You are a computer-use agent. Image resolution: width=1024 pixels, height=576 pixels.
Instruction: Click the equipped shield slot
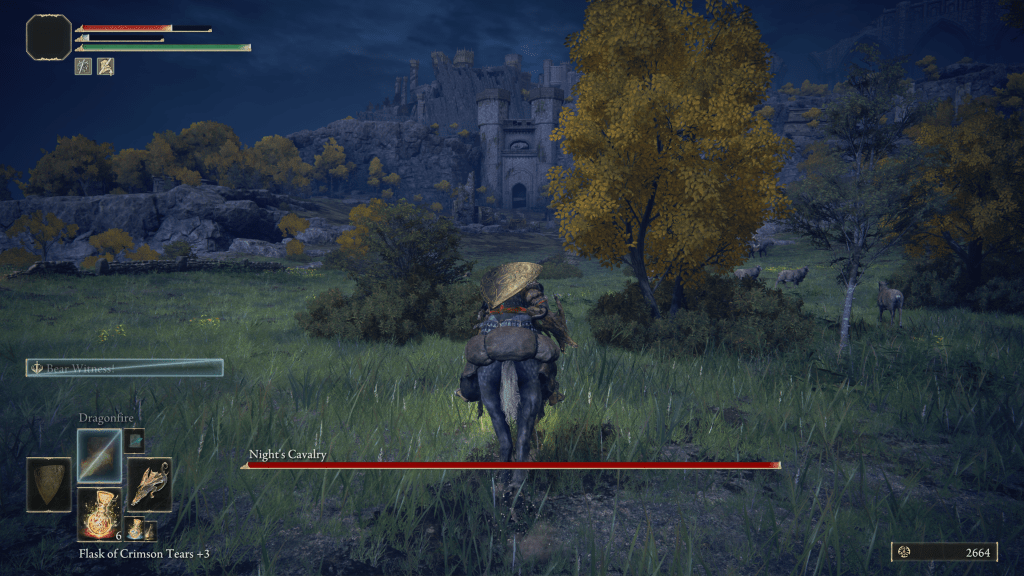[x=48, y=485]
